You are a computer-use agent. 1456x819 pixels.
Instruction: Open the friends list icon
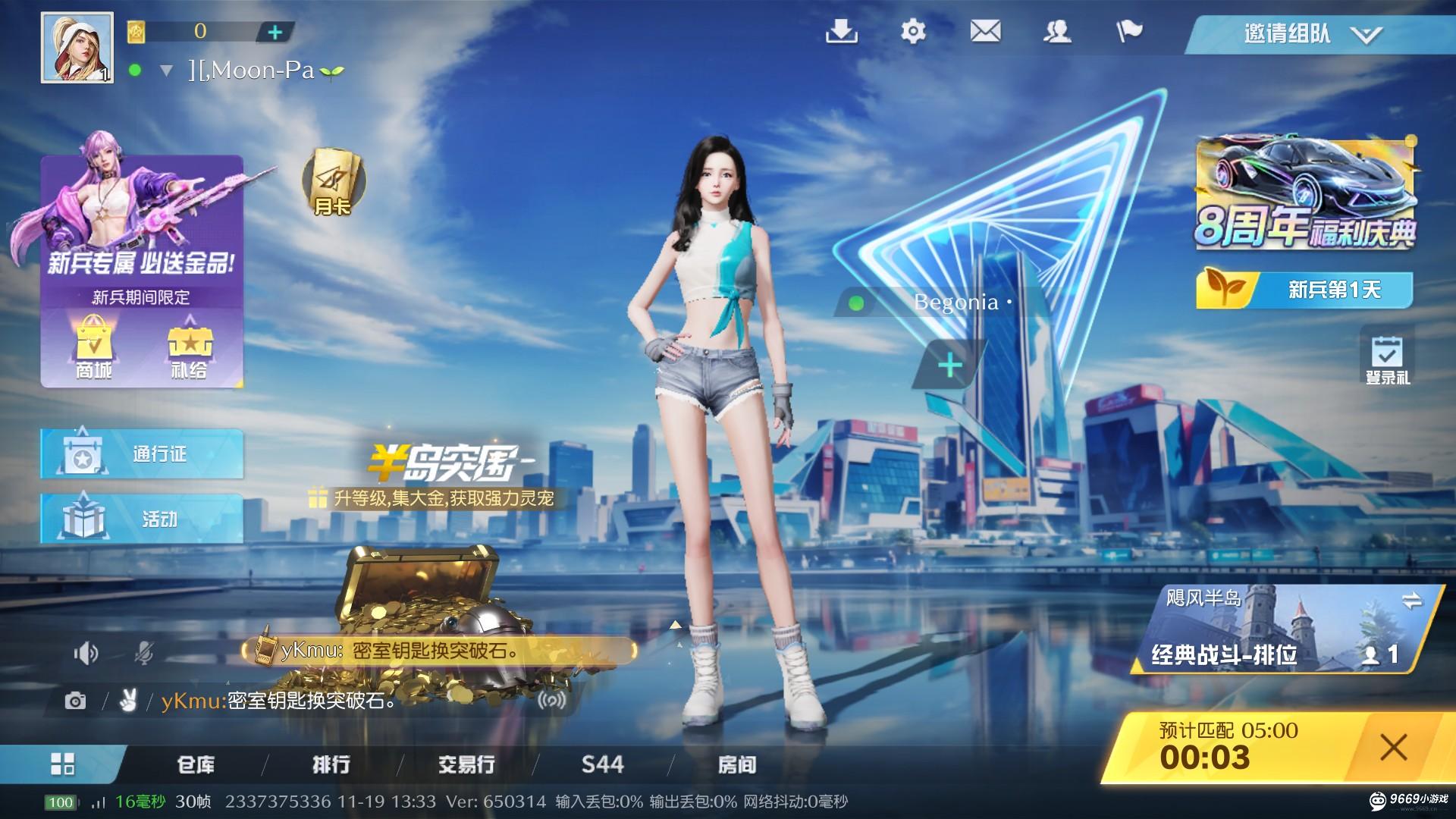[1059, 31]
